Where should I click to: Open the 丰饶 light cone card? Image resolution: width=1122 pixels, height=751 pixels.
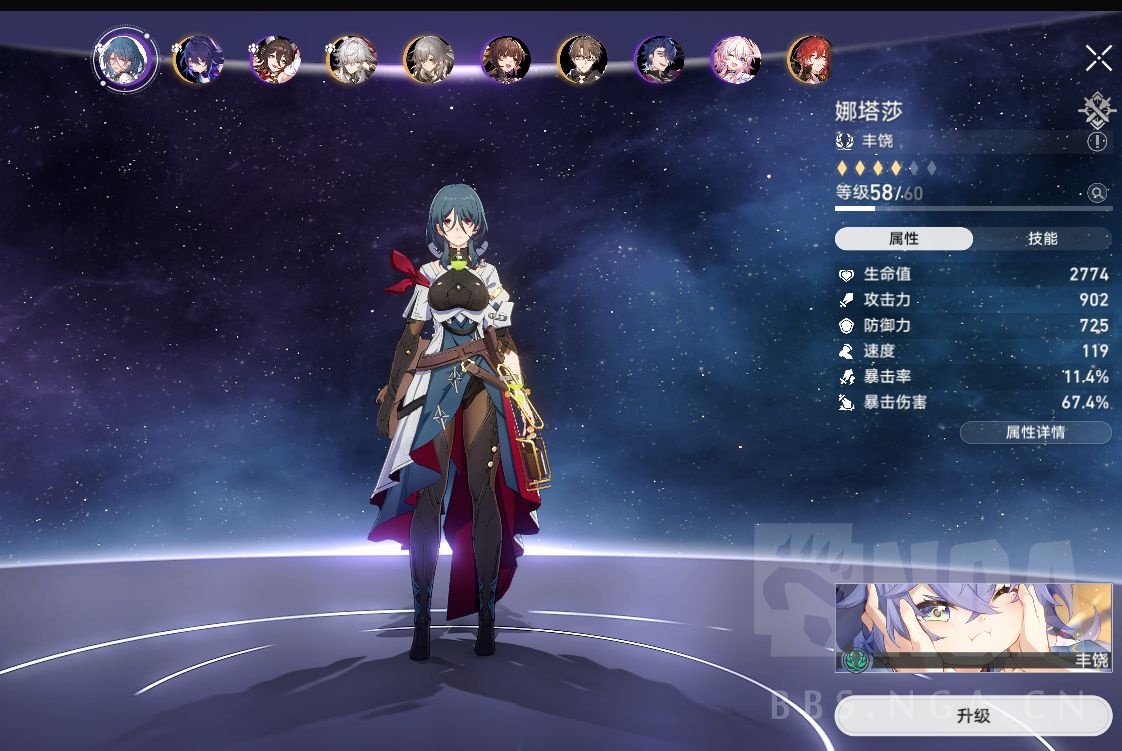click(x=973, y=628)
